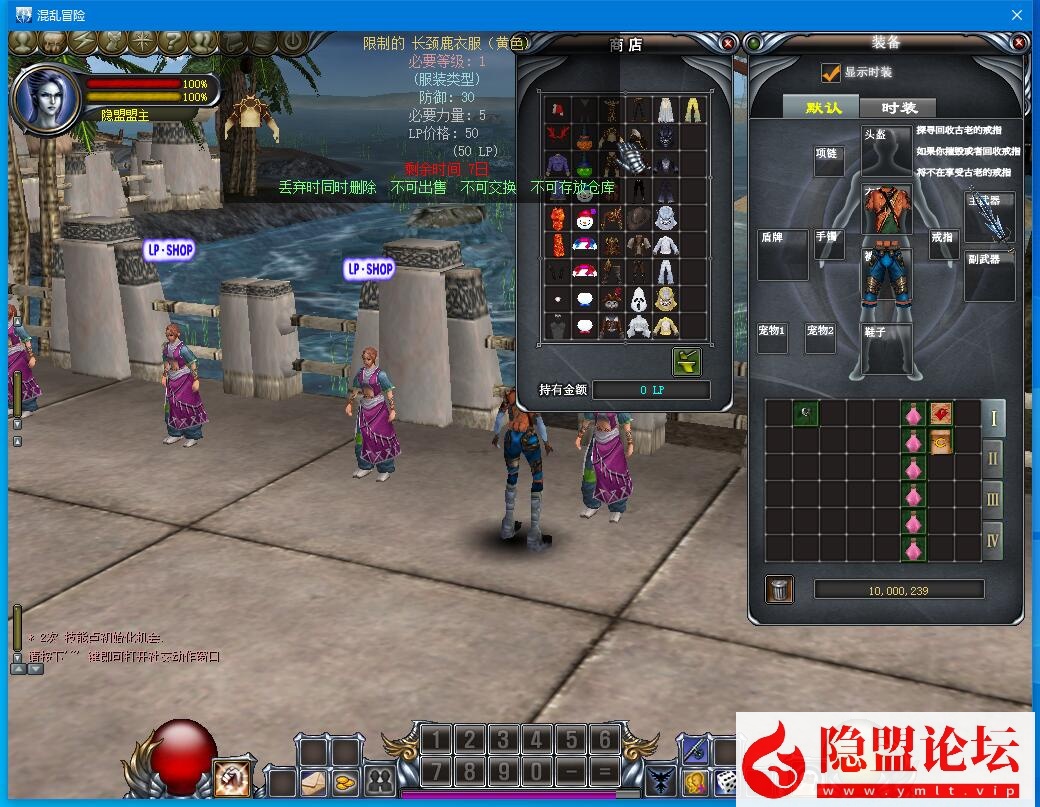This screenshot has height=807, width=1040.
Task: Click the player portrait avatar
Action: click(x=46, y=98)
